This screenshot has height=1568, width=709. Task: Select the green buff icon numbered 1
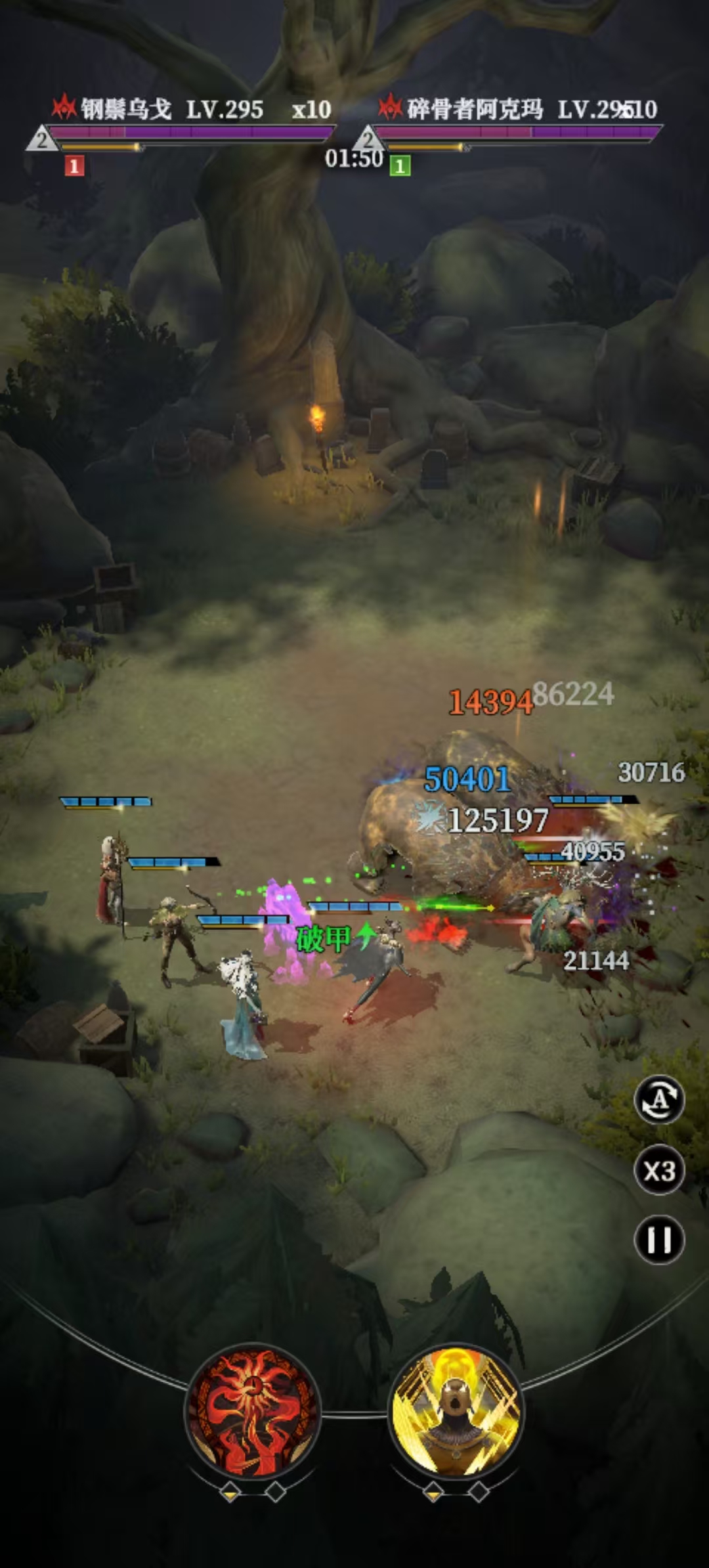[x=400, y=166]
